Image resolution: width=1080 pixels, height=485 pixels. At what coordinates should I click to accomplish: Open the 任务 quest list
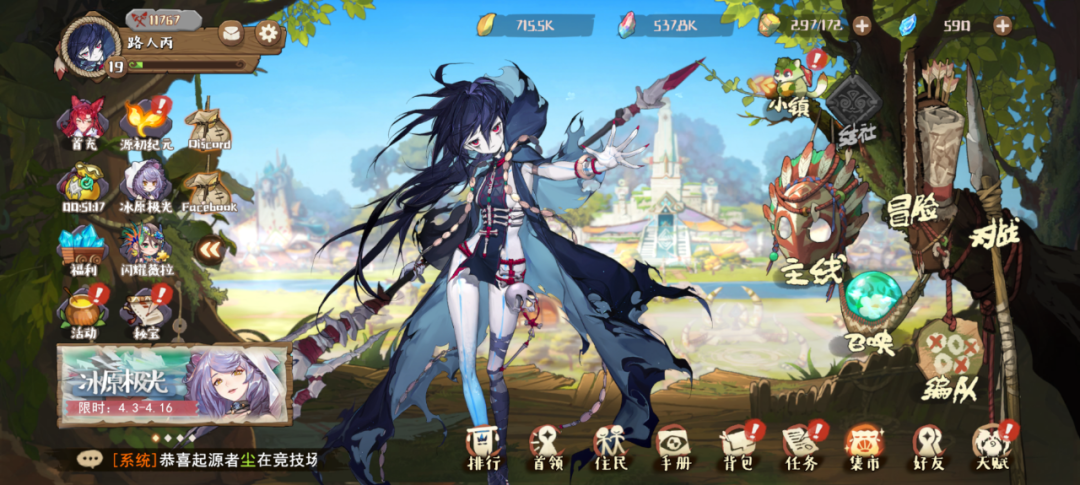pyautogui.click(x=800, y=447)
